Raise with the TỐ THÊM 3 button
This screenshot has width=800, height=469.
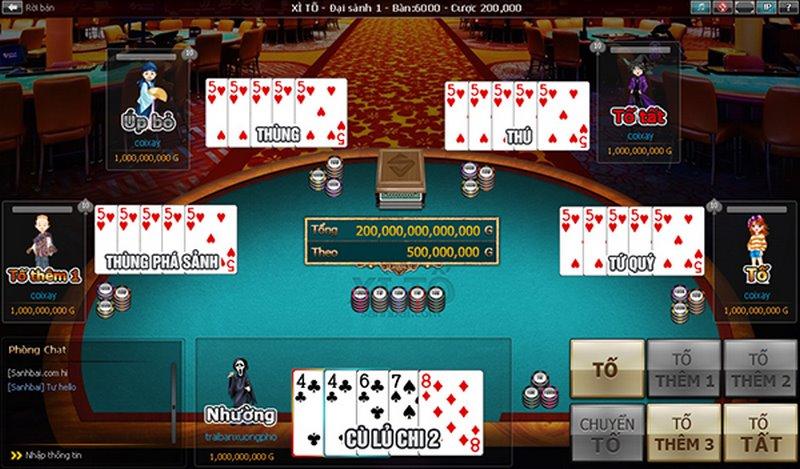[683, 433]
